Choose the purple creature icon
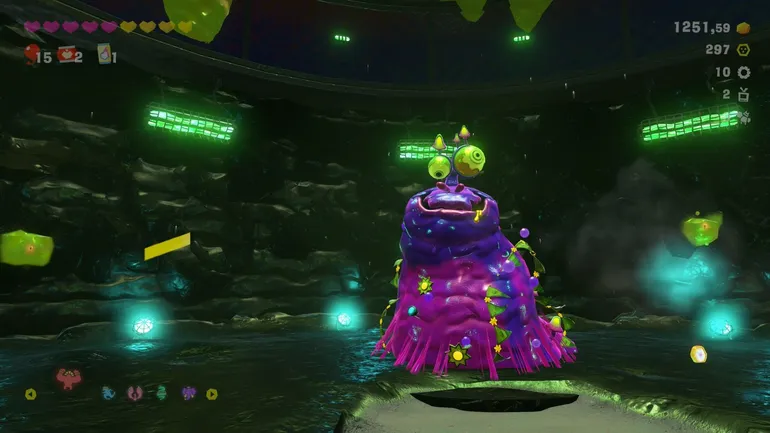The width and height of the screenshot is (770, 433). [187, 393]
